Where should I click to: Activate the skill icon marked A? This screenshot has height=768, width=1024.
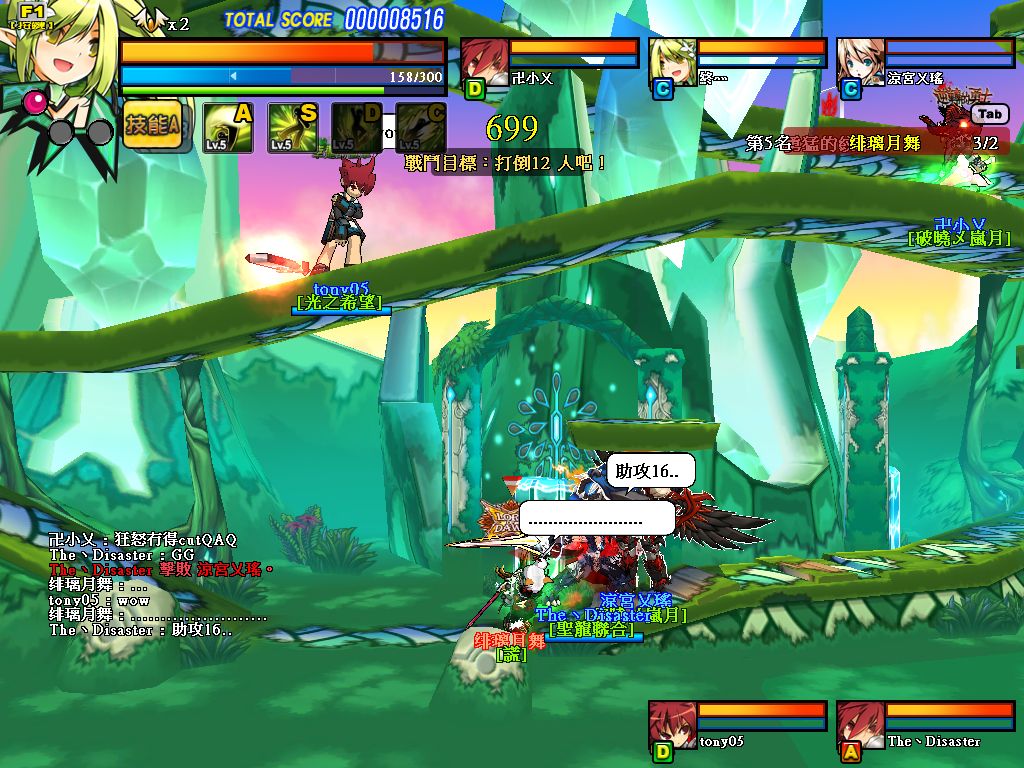(228, 128)
